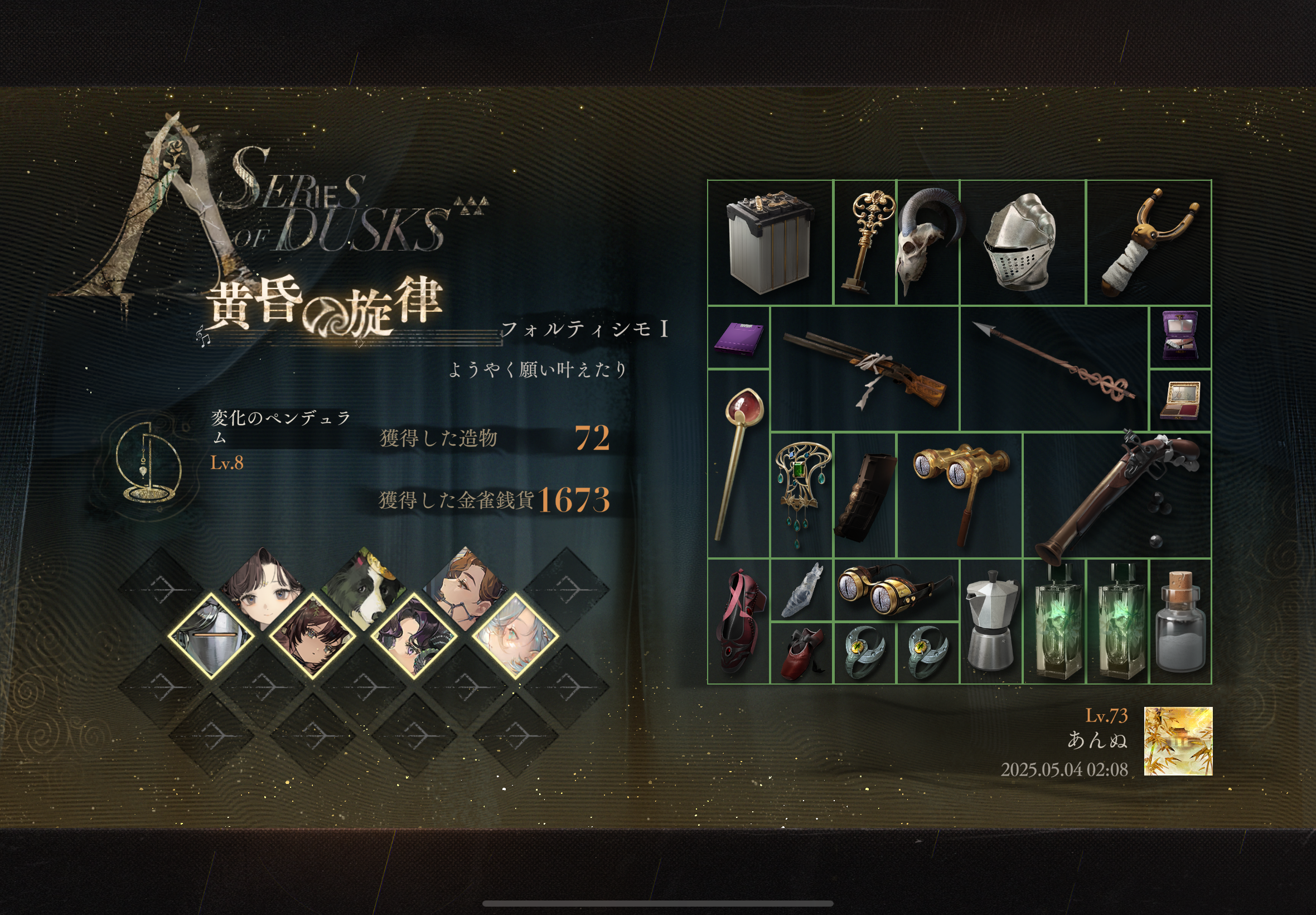Screen dimensions: 1316x915
Task: Select the metal battery box item
Action: [770, 243]
